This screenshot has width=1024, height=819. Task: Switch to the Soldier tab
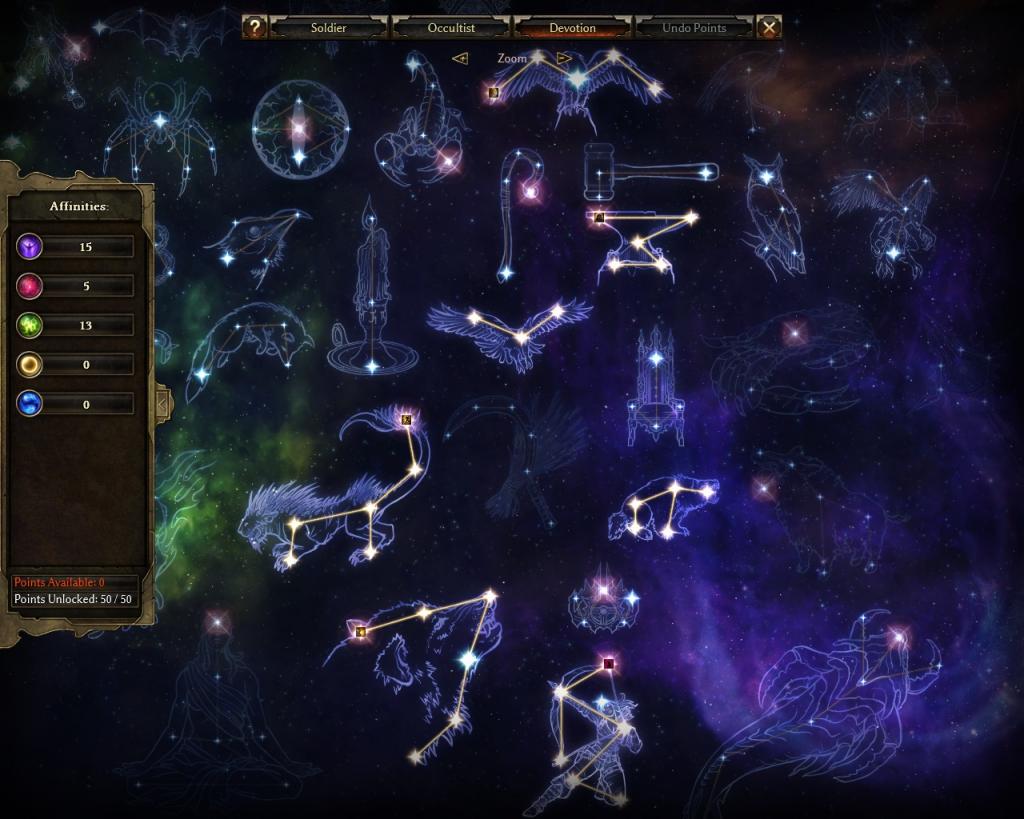coord(328,27)
